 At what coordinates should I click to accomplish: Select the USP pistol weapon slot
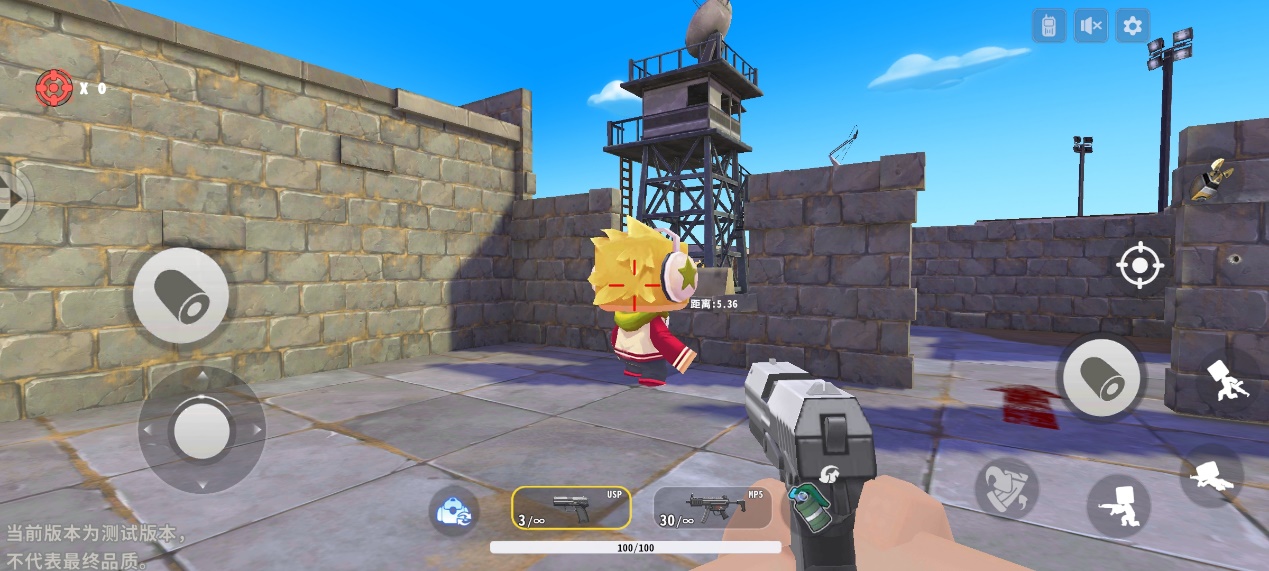572,508
